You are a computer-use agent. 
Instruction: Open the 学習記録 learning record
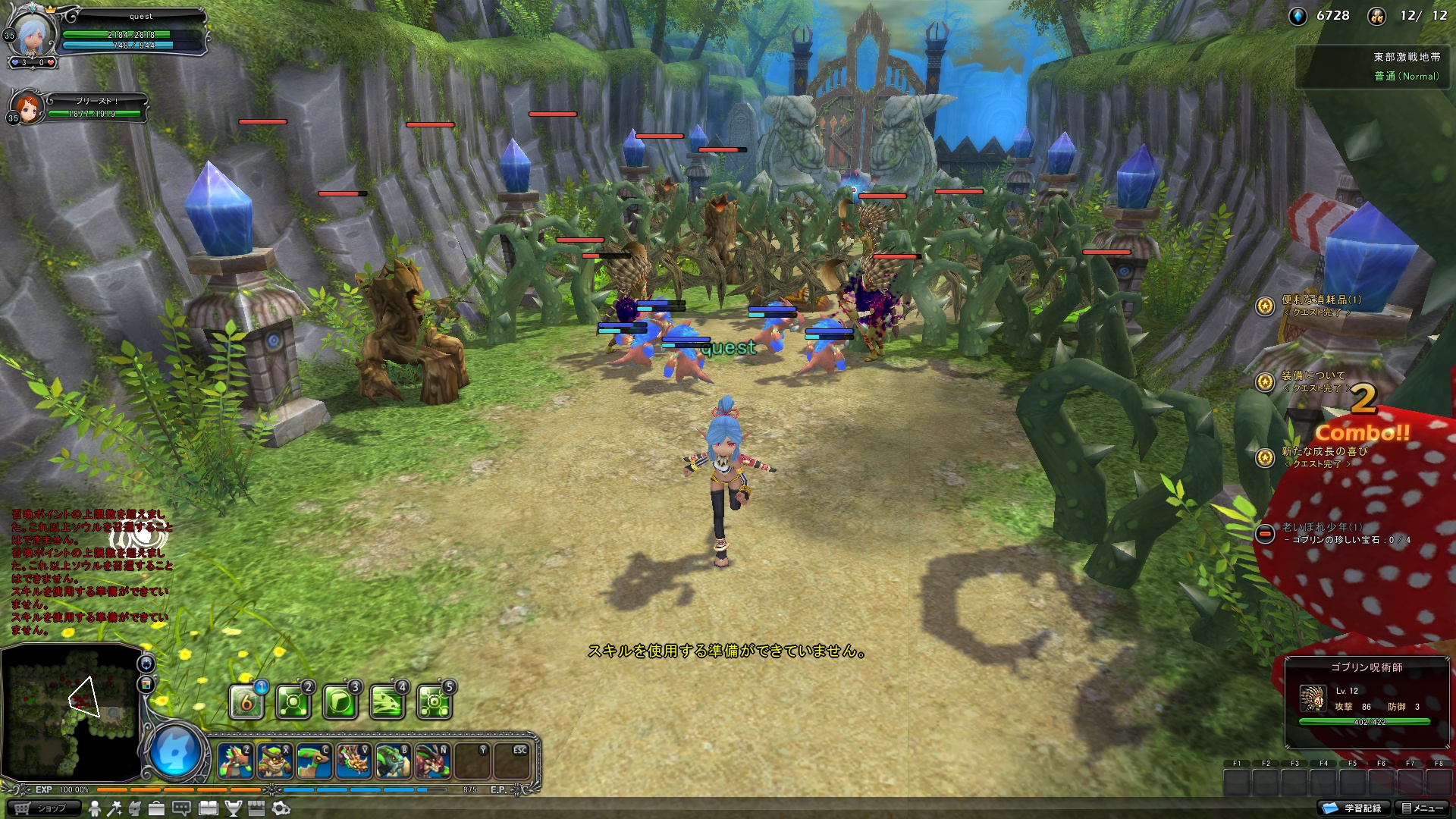[1354, 808]
